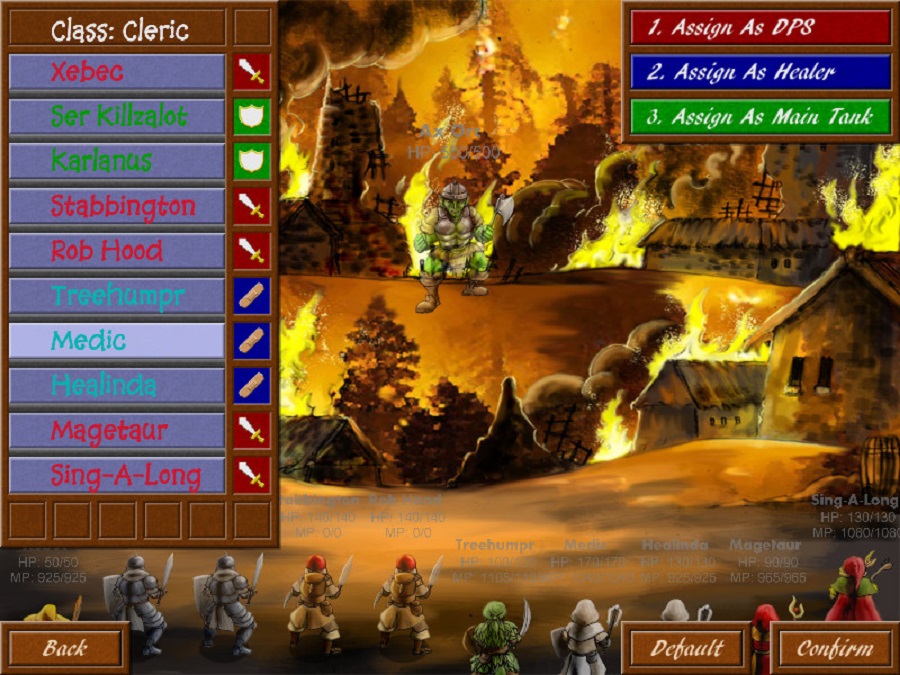This screenshot has width=900, height=675.
Task: Reset roles with the Default button
Action: point(688,648)
